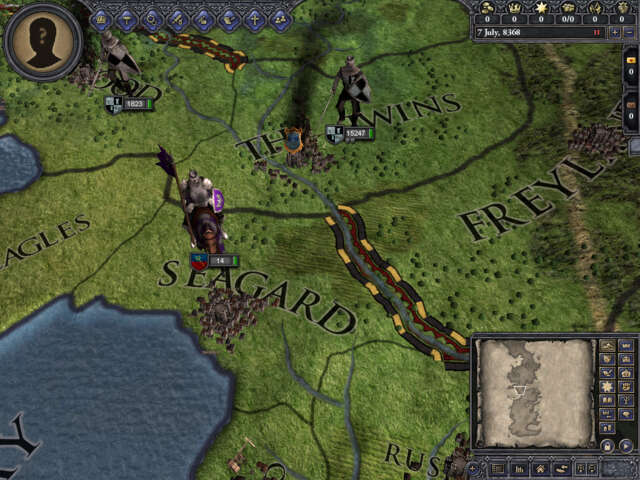640x480 pixels.
Task: Toggle pause on the date bar
Action: 597,33
